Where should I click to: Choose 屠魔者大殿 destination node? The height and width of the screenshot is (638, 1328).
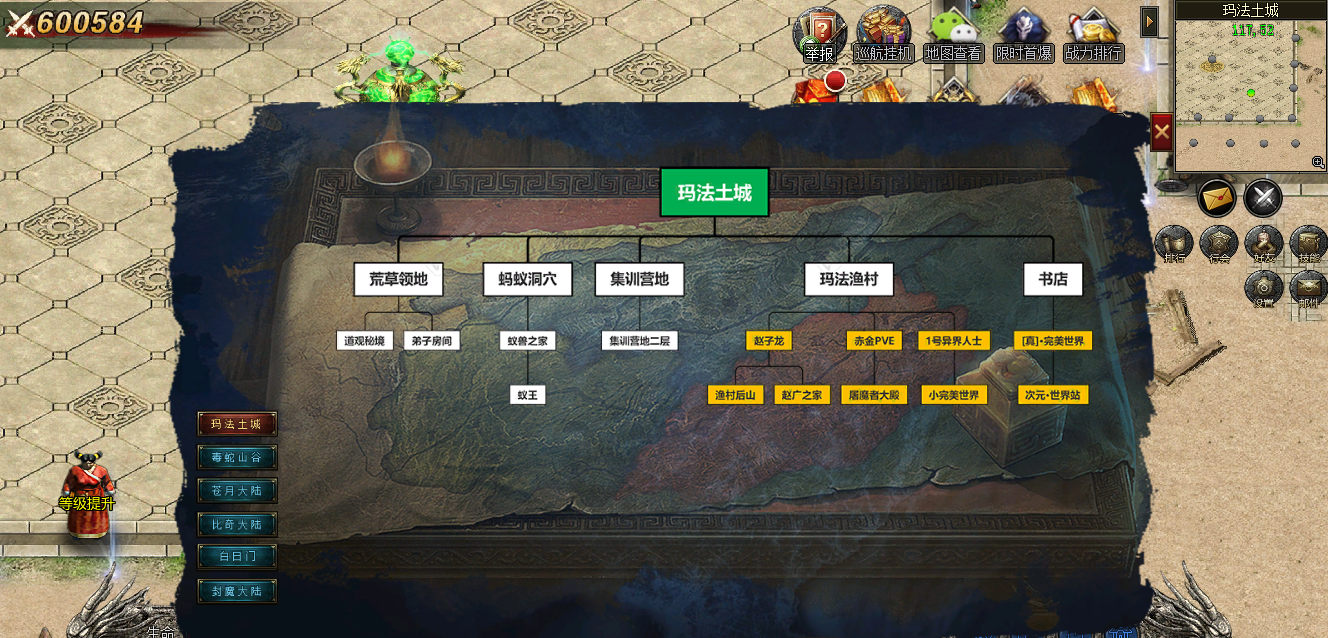click(873, 395)
